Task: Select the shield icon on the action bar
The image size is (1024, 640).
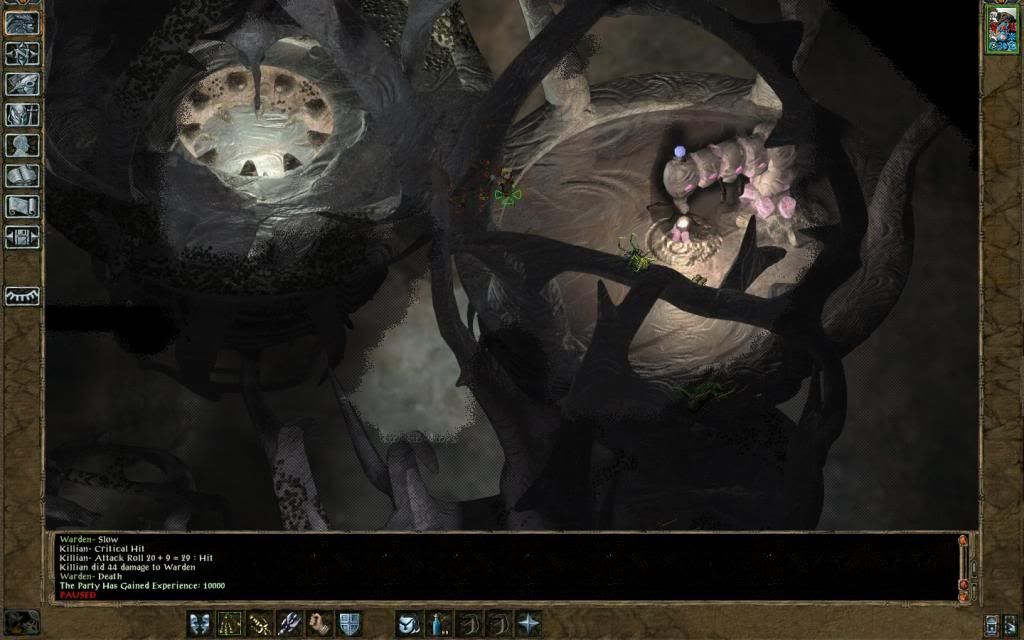Action: 349,623
